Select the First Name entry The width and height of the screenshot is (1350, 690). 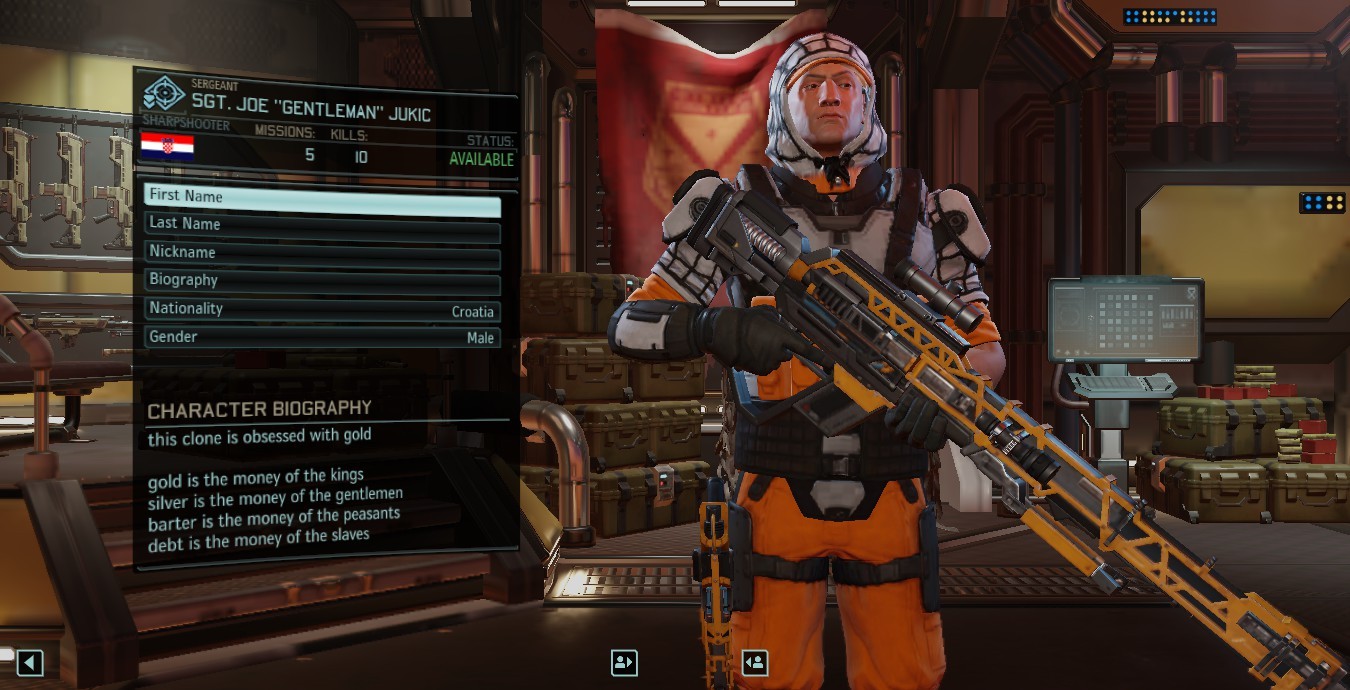[321, 198]
